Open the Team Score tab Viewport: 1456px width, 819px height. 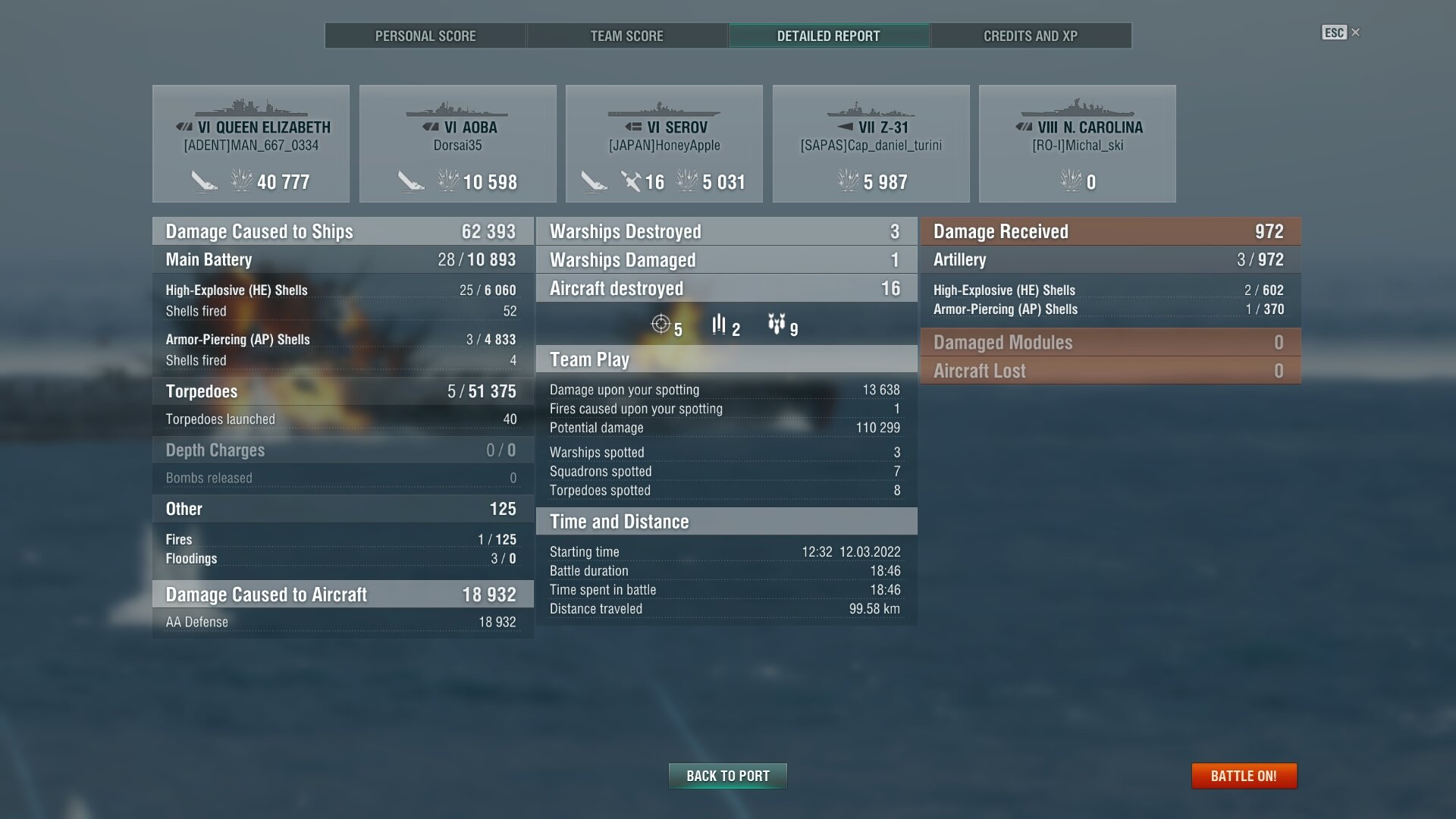626,36
